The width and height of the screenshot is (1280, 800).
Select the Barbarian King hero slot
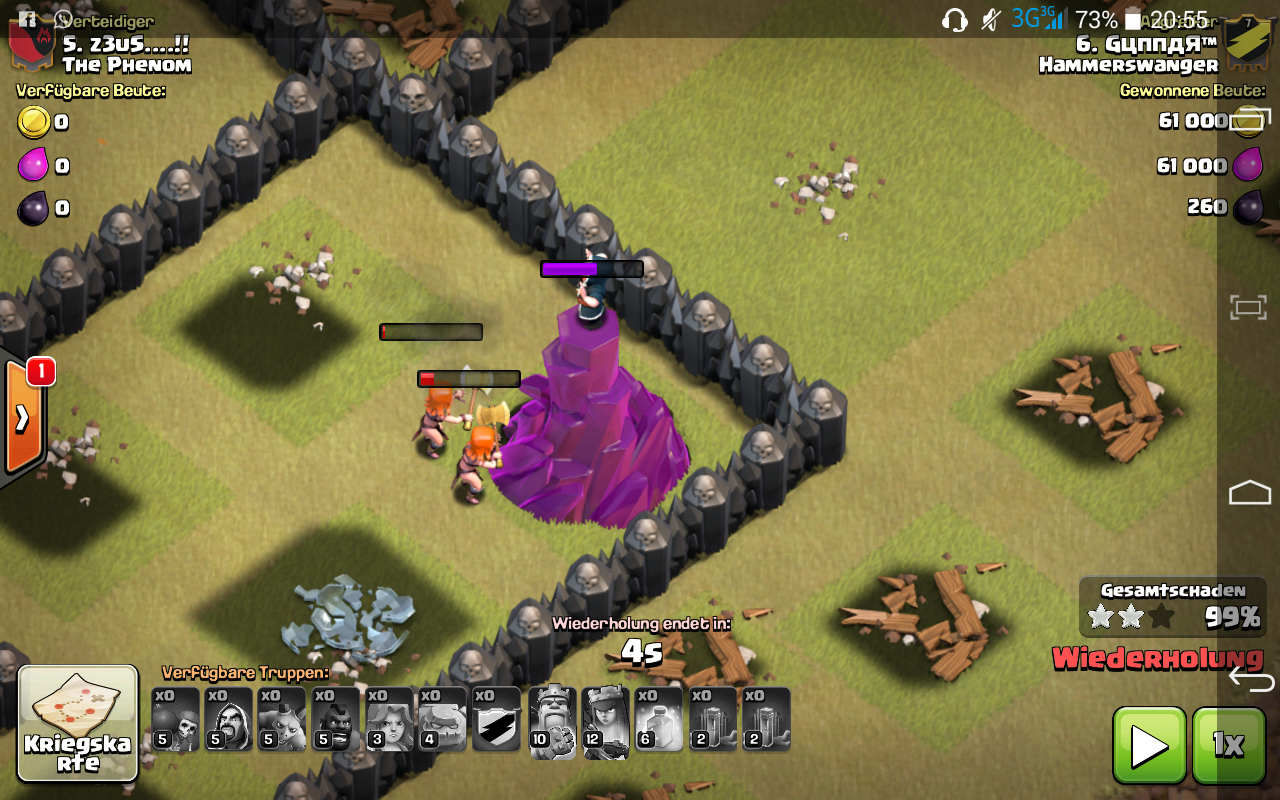coord(552,721)
